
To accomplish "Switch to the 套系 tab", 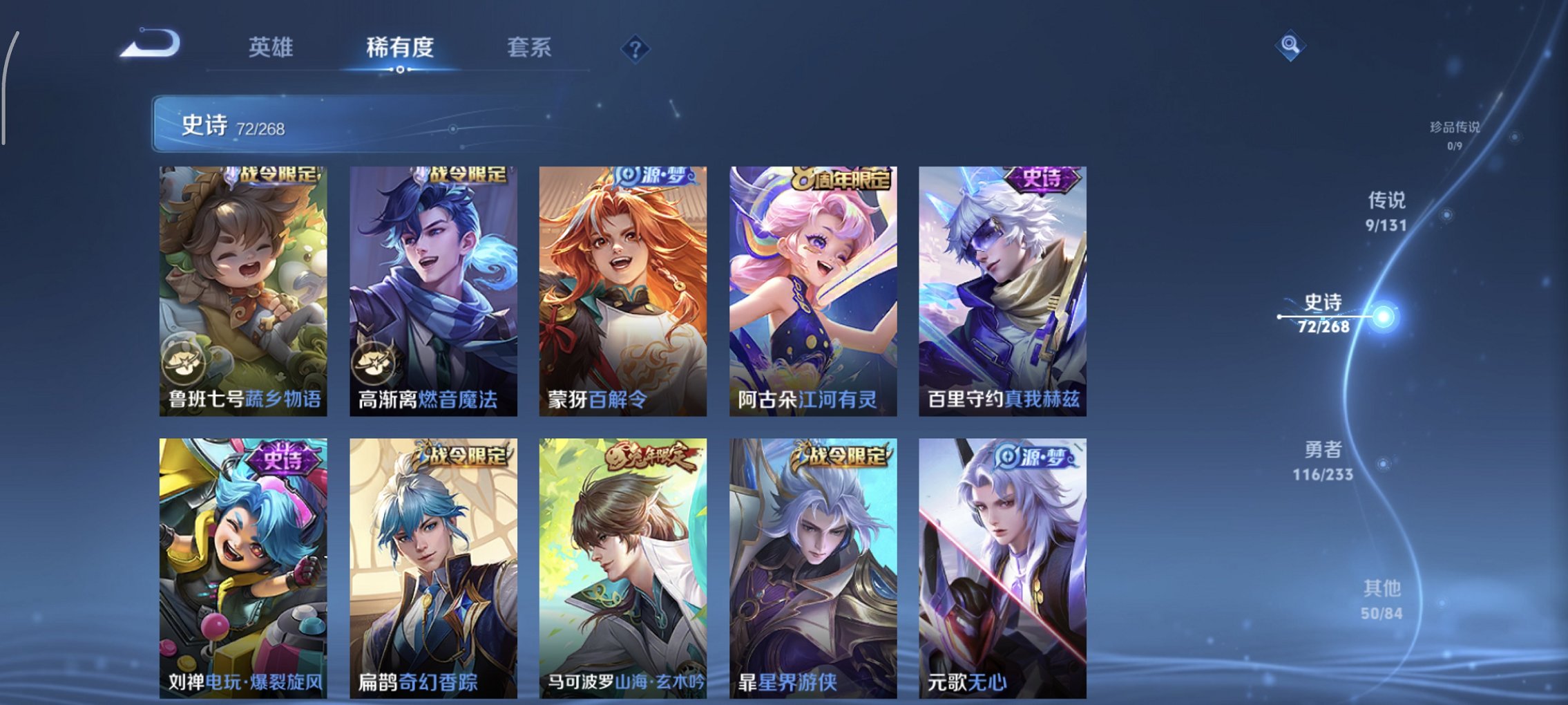I will (x=528, y=48).
